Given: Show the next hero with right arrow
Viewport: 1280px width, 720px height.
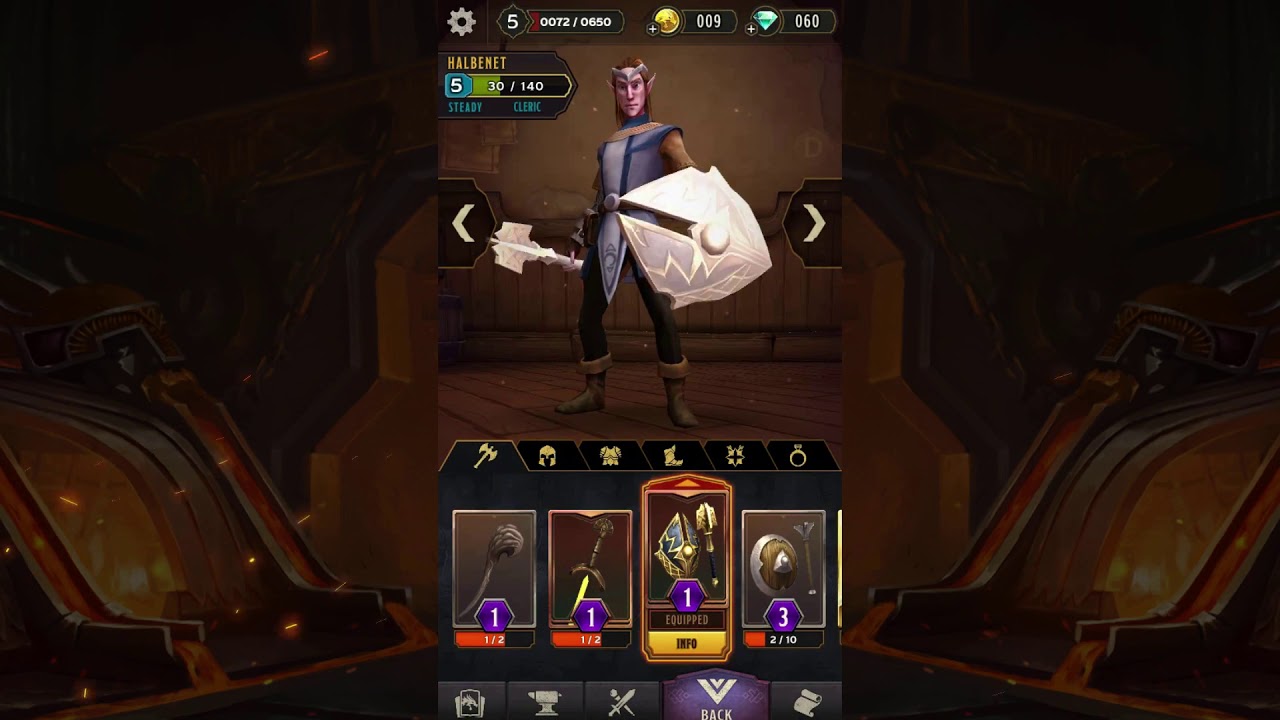Looking at the screenshot, I should click(814, 224).
